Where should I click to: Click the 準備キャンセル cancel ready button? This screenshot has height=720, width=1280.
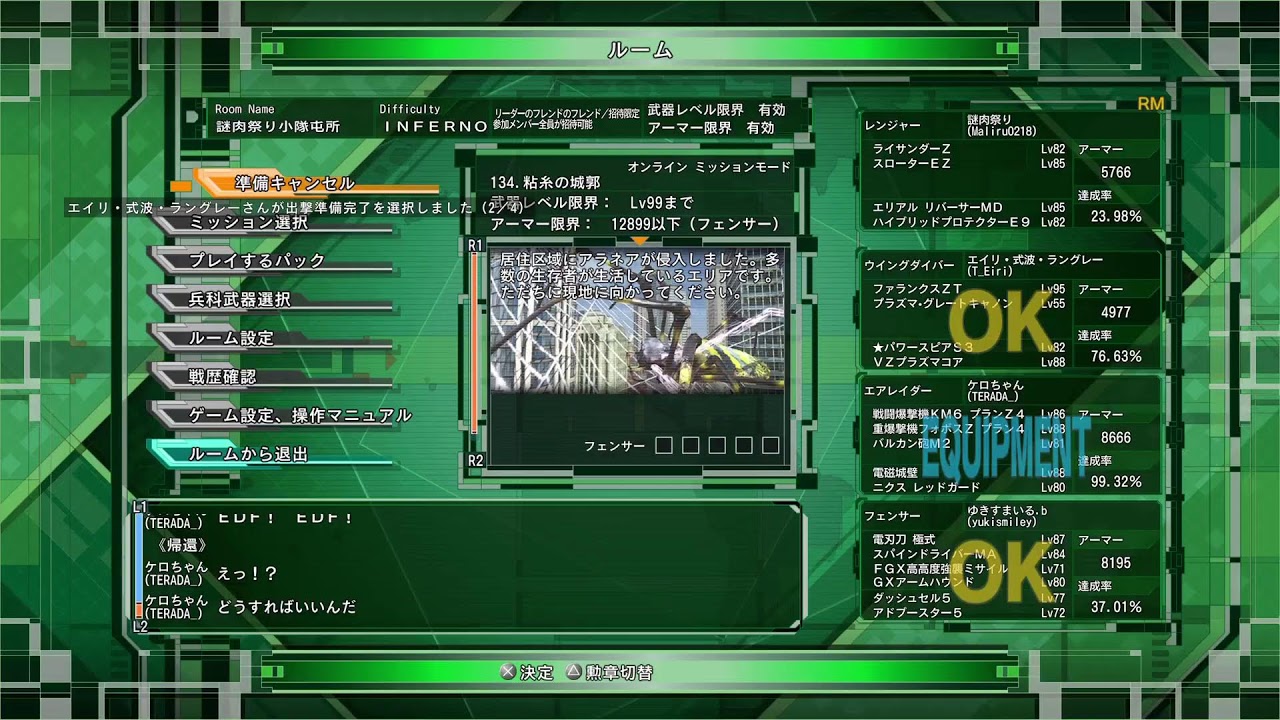292,183
